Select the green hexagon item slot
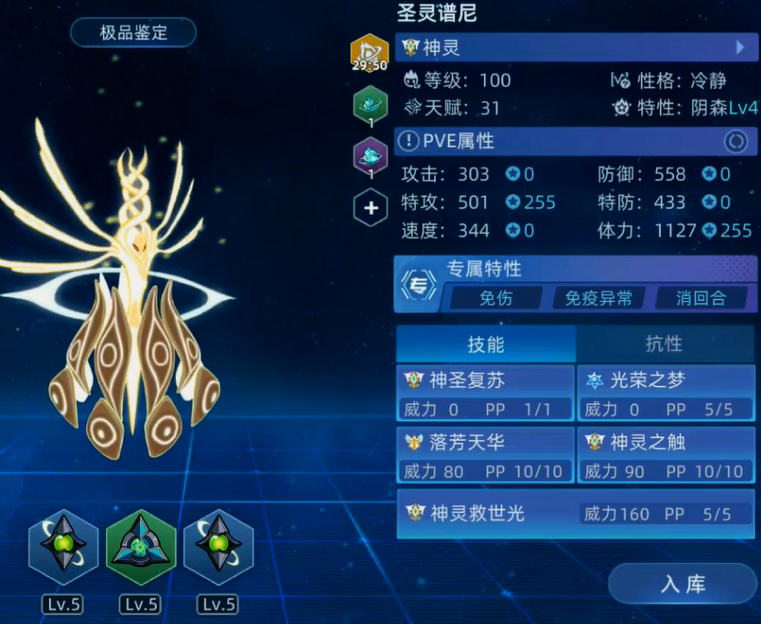 tap(370, 104)
